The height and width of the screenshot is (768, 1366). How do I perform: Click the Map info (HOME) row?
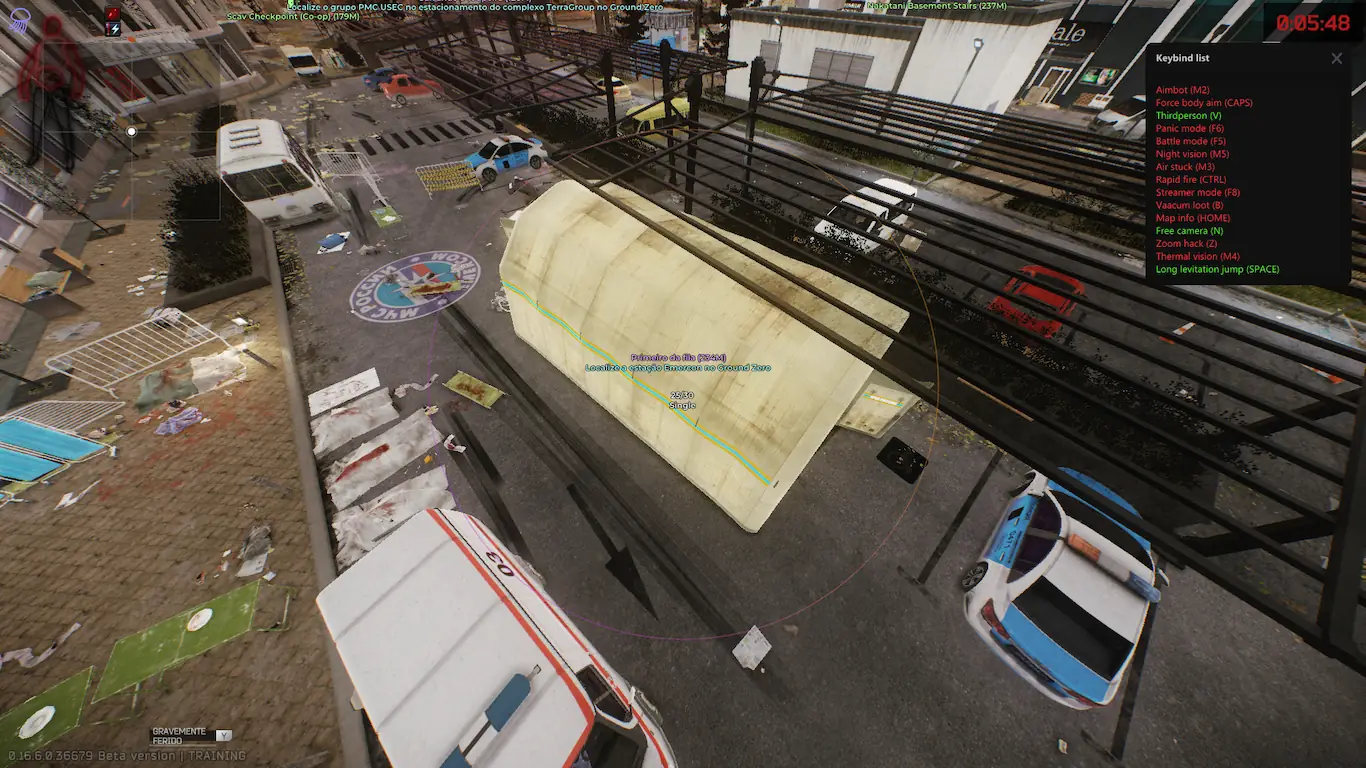pyautogui.click(x=1193, y=218)
